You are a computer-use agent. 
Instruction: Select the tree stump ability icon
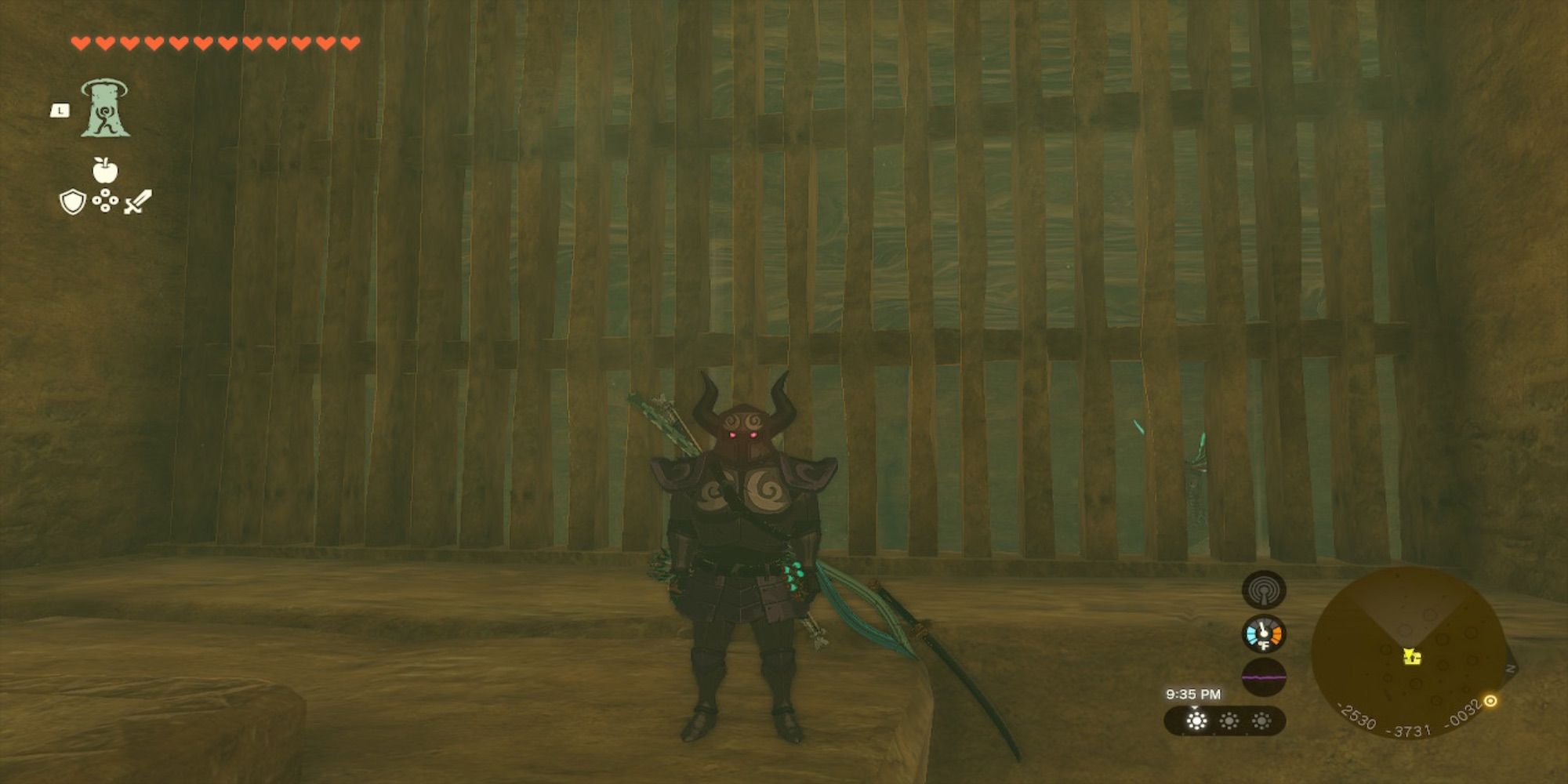tap(105, 110)
